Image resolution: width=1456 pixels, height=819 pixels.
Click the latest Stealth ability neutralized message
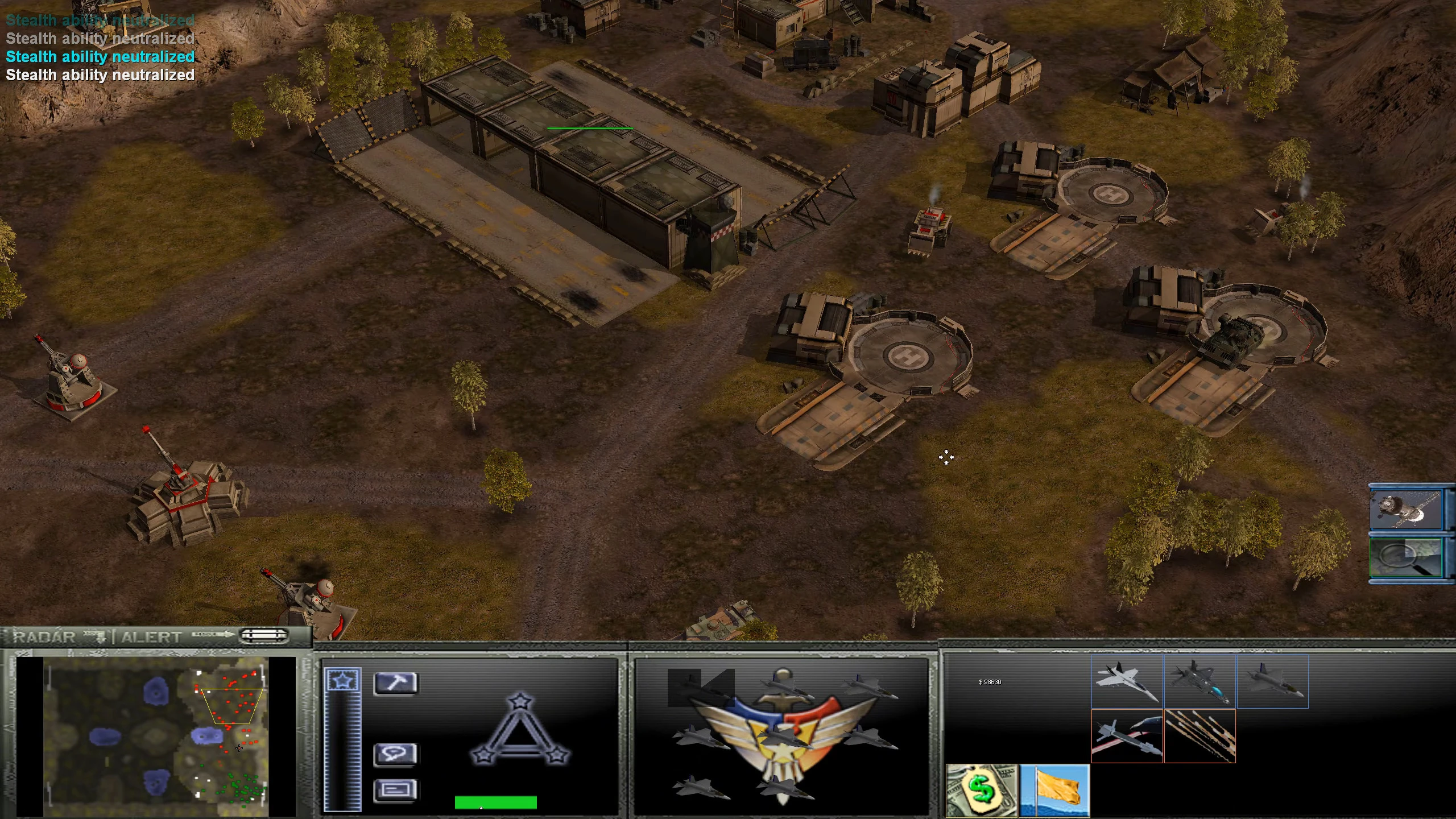tap(100, 75)
